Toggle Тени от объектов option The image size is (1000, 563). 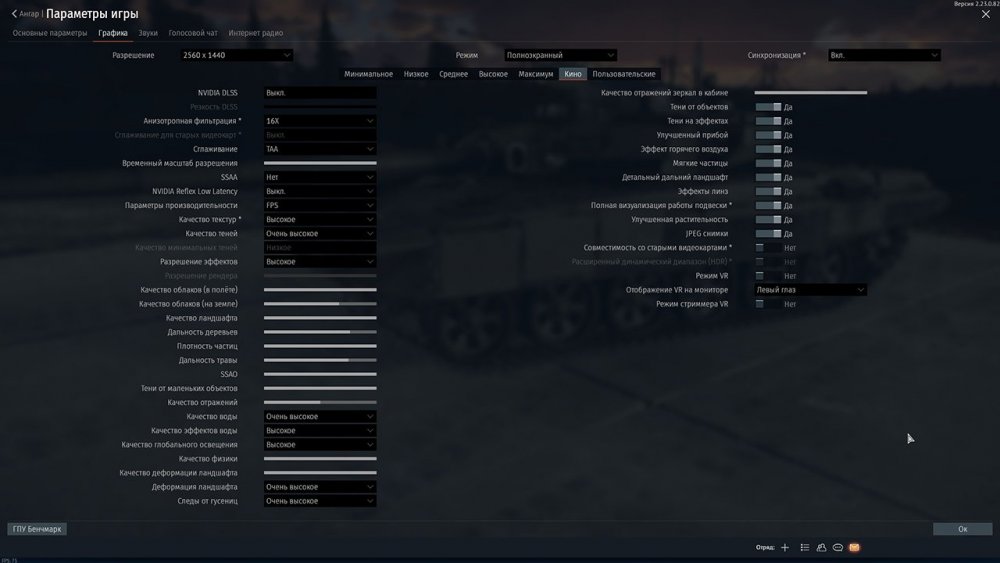coord(768,107)
